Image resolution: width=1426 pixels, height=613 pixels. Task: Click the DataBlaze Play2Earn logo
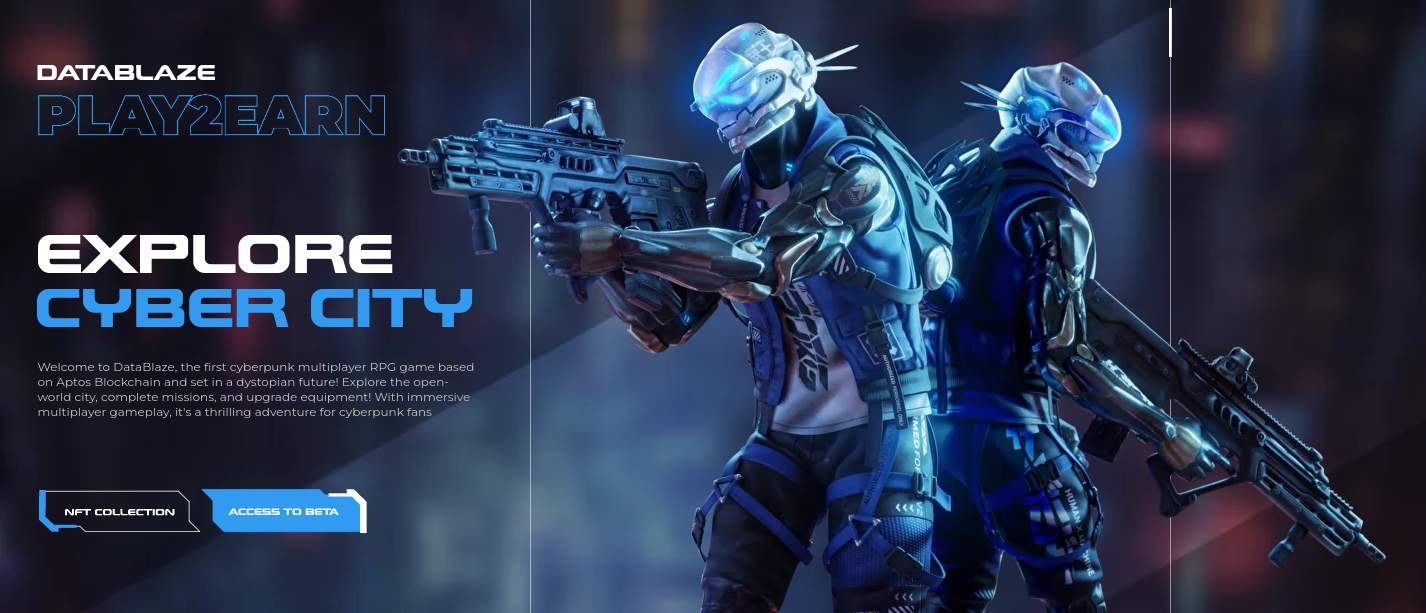tap(210, 100)
